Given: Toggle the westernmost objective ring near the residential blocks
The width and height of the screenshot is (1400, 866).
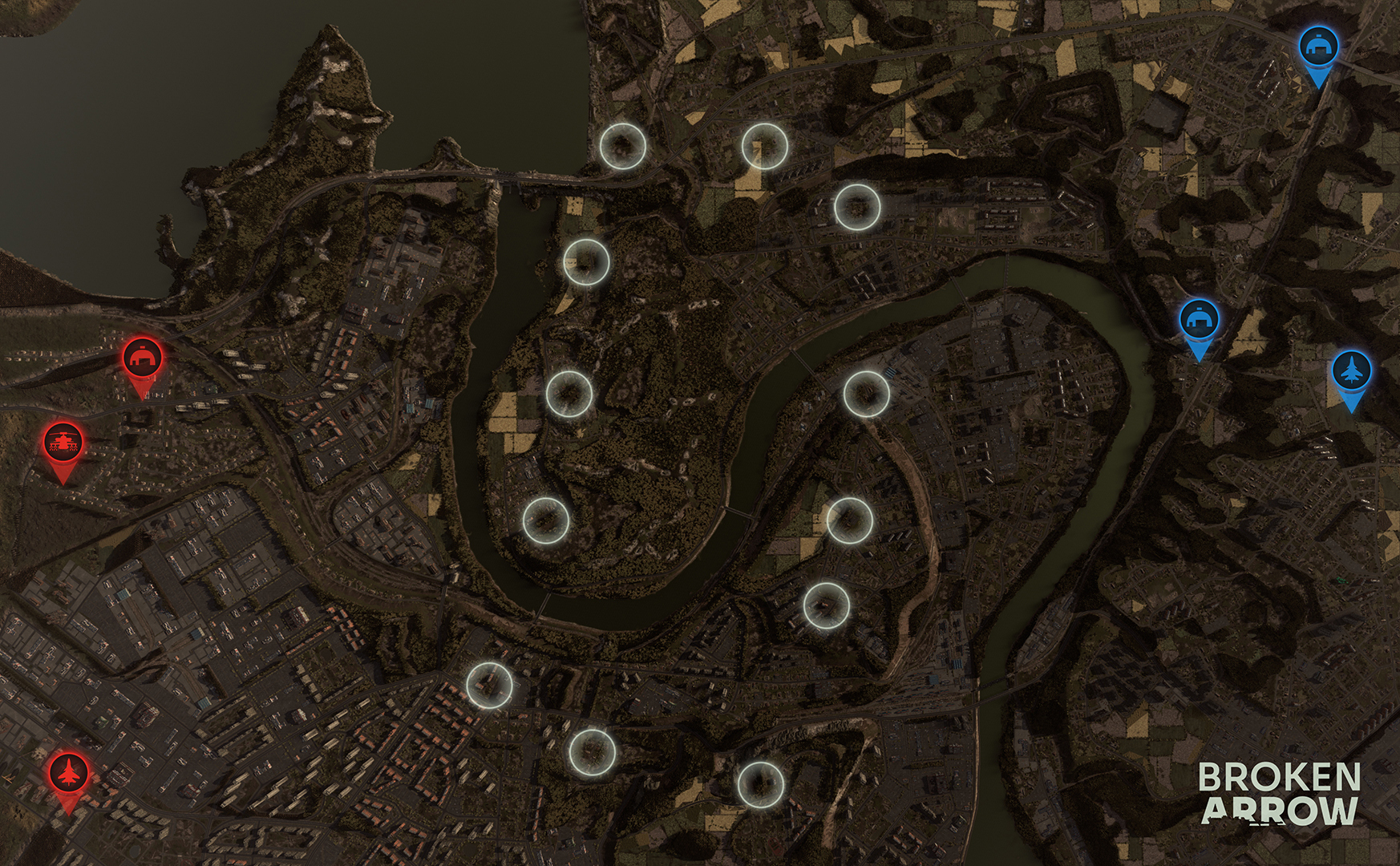Looking at the screenshot, I should [x=488, y=686].
